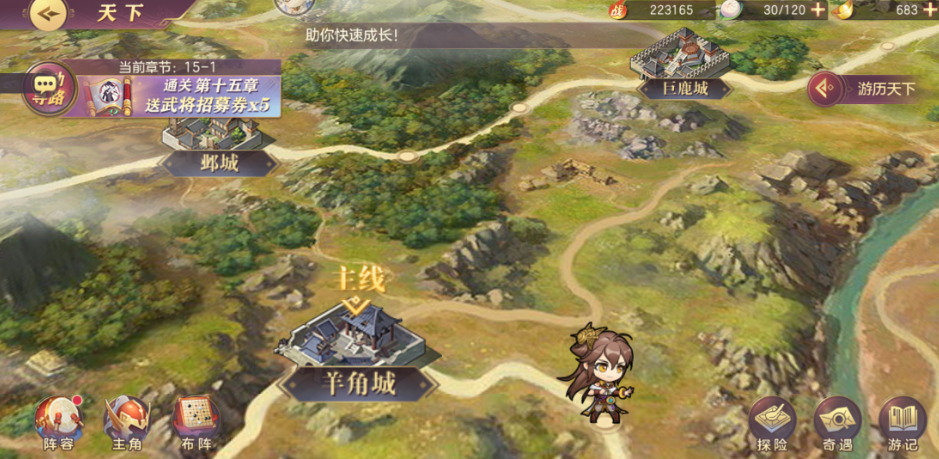The image size is (939, 459).
Task: Open the 主角 protagonist screen
Action: click(127, 422)
